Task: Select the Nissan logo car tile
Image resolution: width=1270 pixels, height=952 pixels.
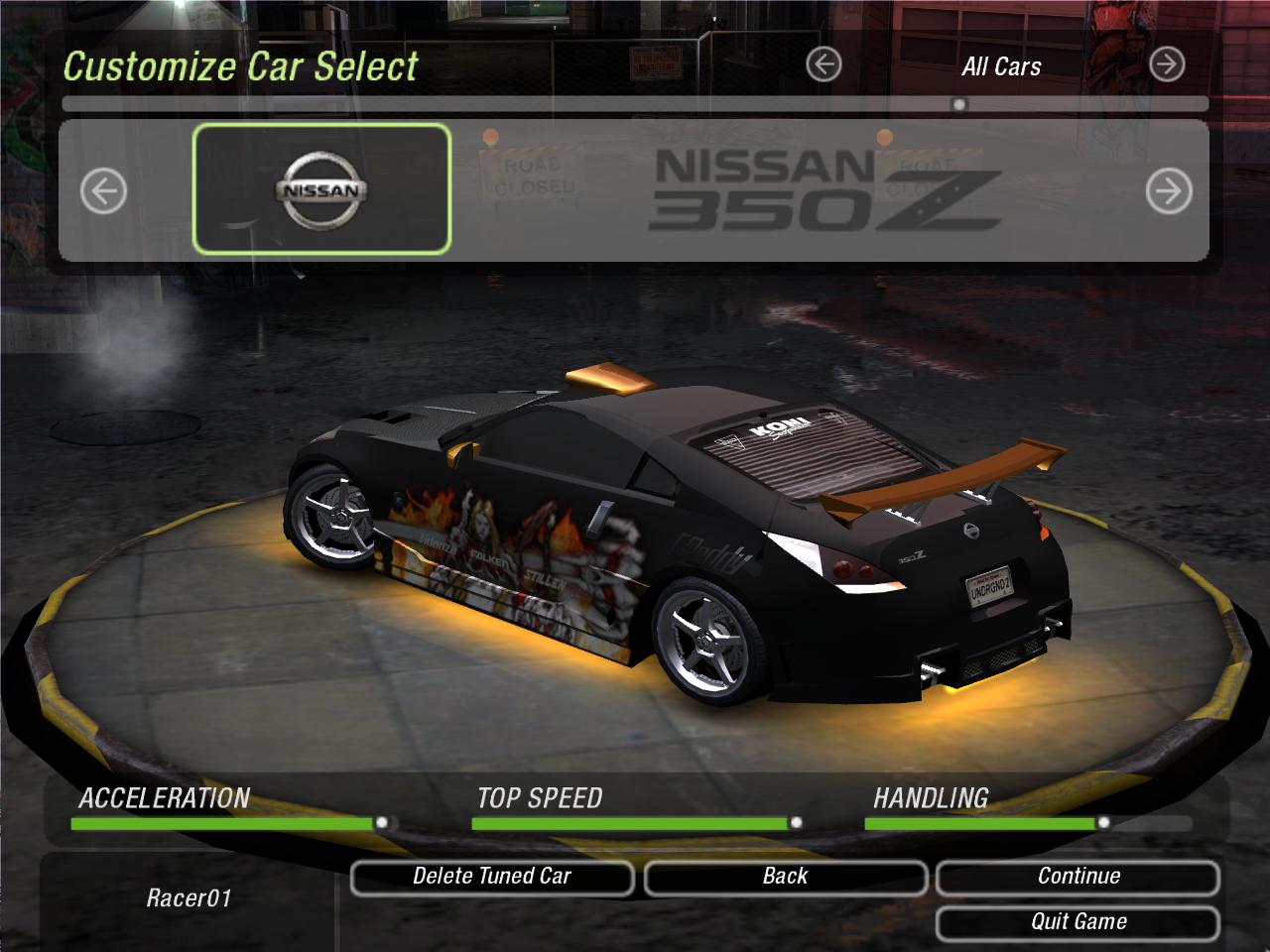Action: tap(321, 189)
